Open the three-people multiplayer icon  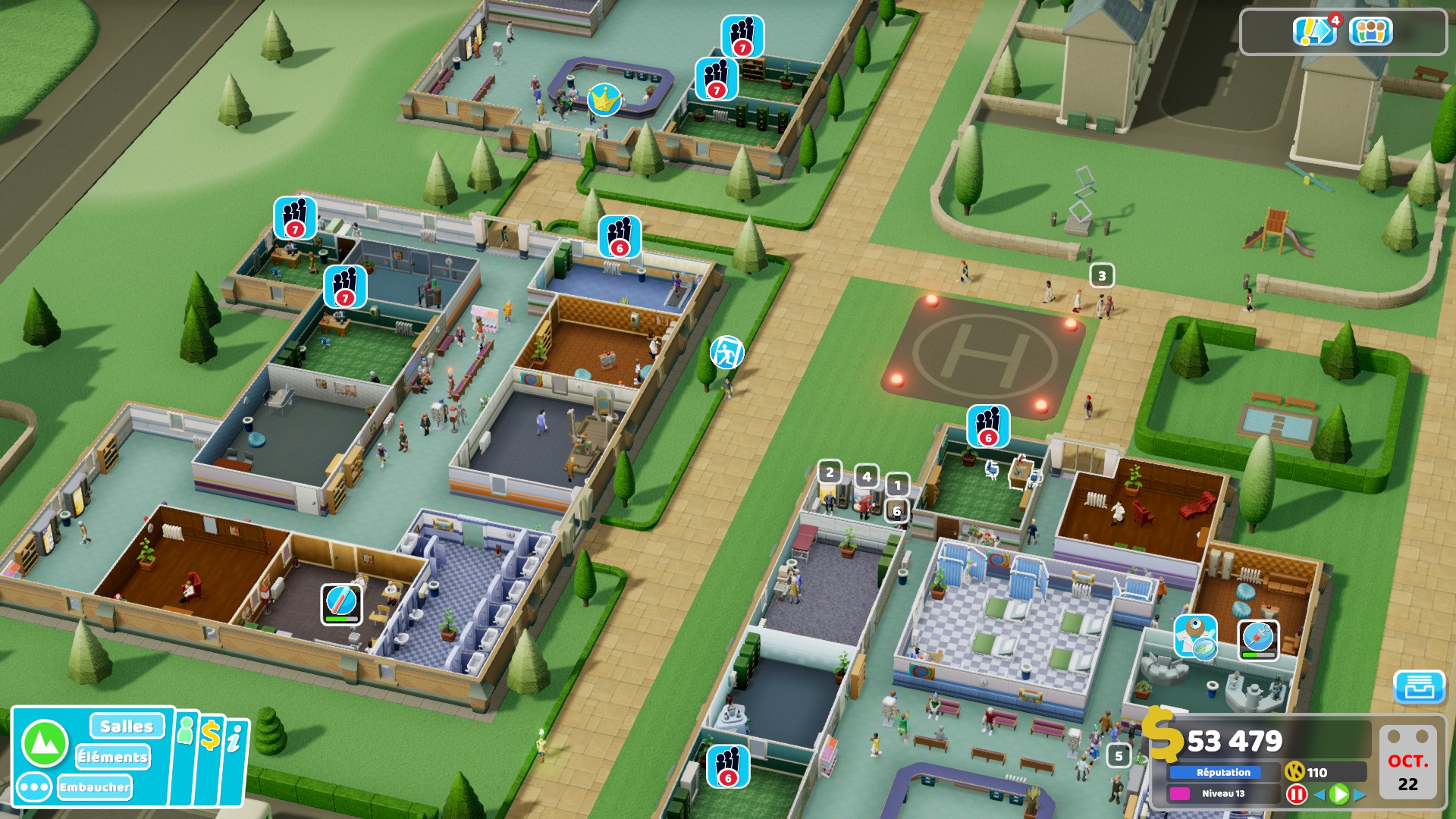(x=1370, y=32)
